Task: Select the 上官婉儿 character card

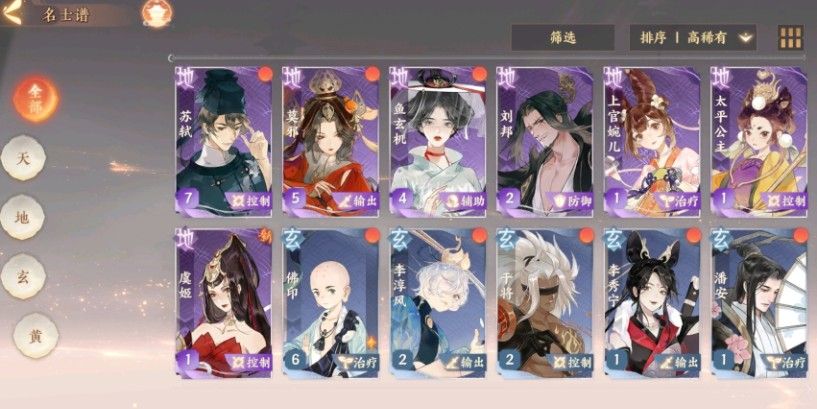Action: coord(652,140)
